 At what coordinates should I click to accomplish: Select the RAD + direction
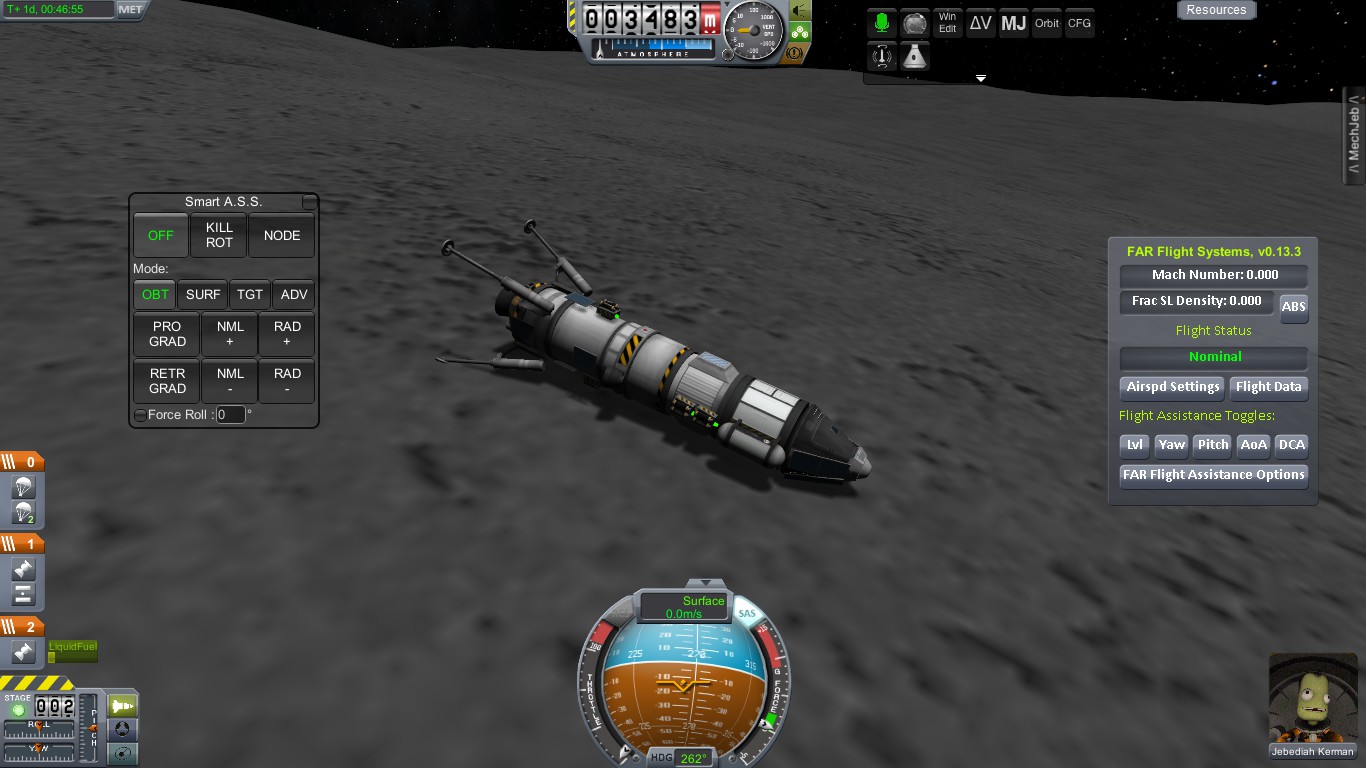pos(287,334)
